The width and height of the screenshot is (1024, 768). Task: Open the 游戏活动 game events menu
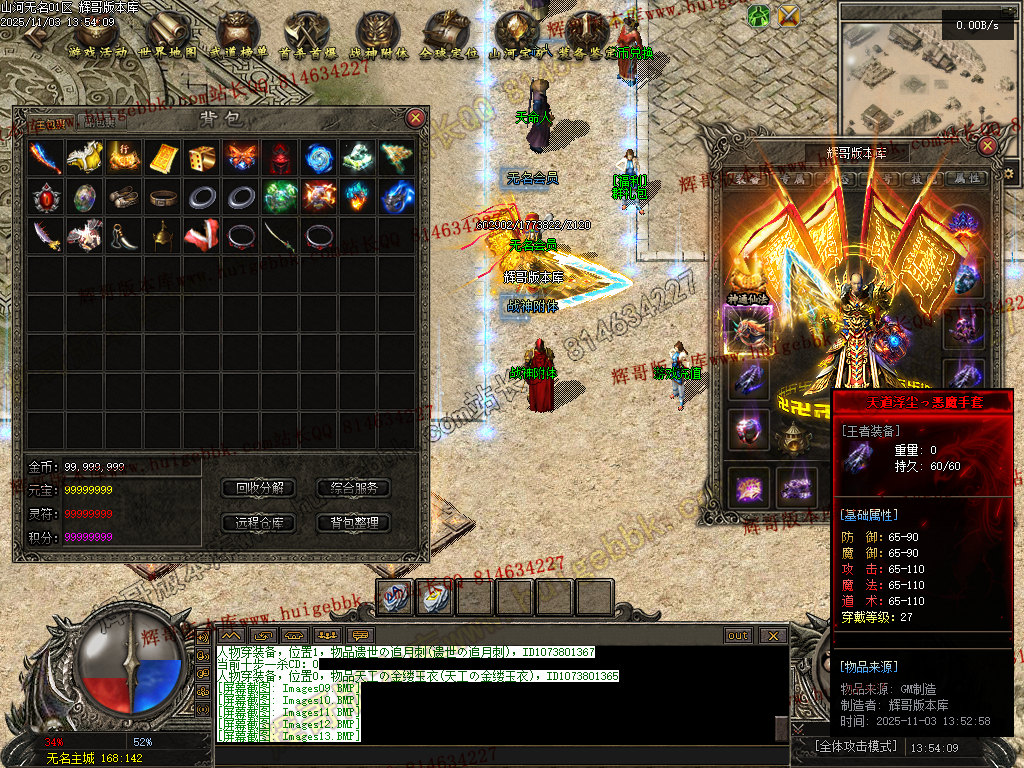pyautogui.click(x=98, y=35)
